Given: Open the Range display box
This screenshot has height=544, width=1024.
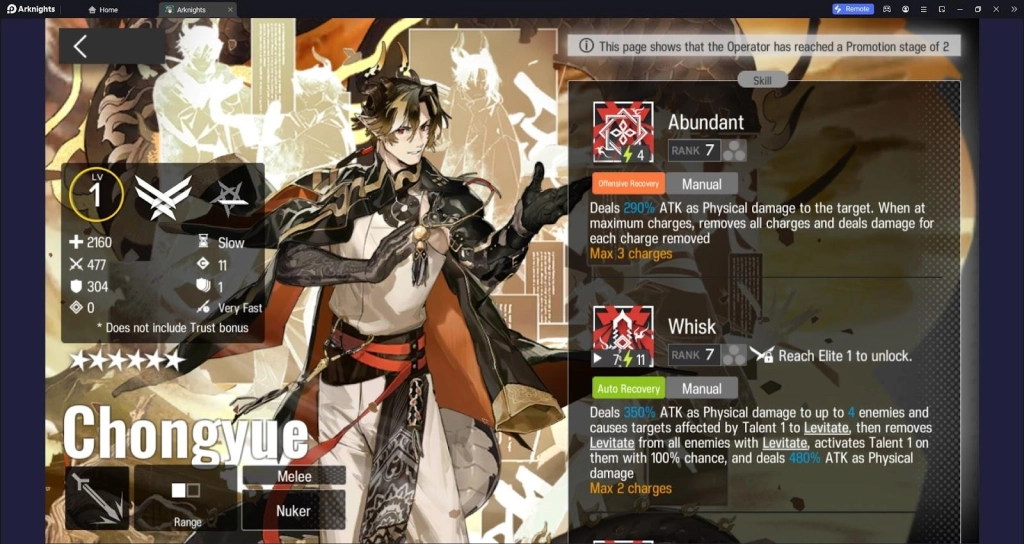Looking at the screenshot, I should [x=186, y=498].
